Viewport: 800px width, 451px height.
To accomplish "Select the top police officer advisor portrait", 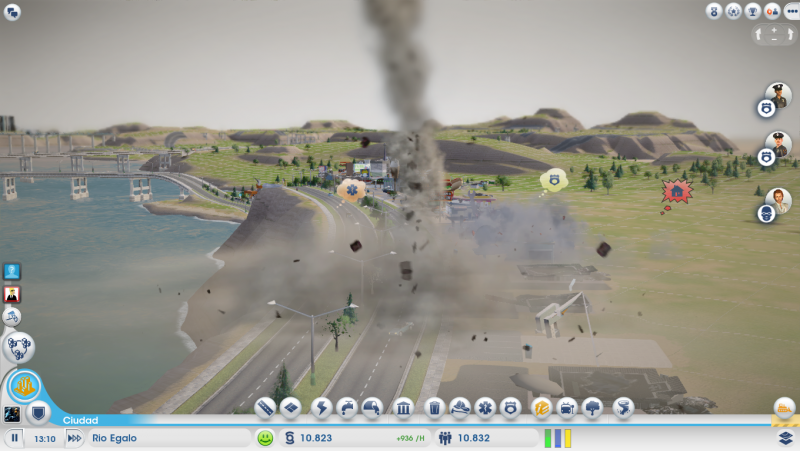I will tap(779, 94).
